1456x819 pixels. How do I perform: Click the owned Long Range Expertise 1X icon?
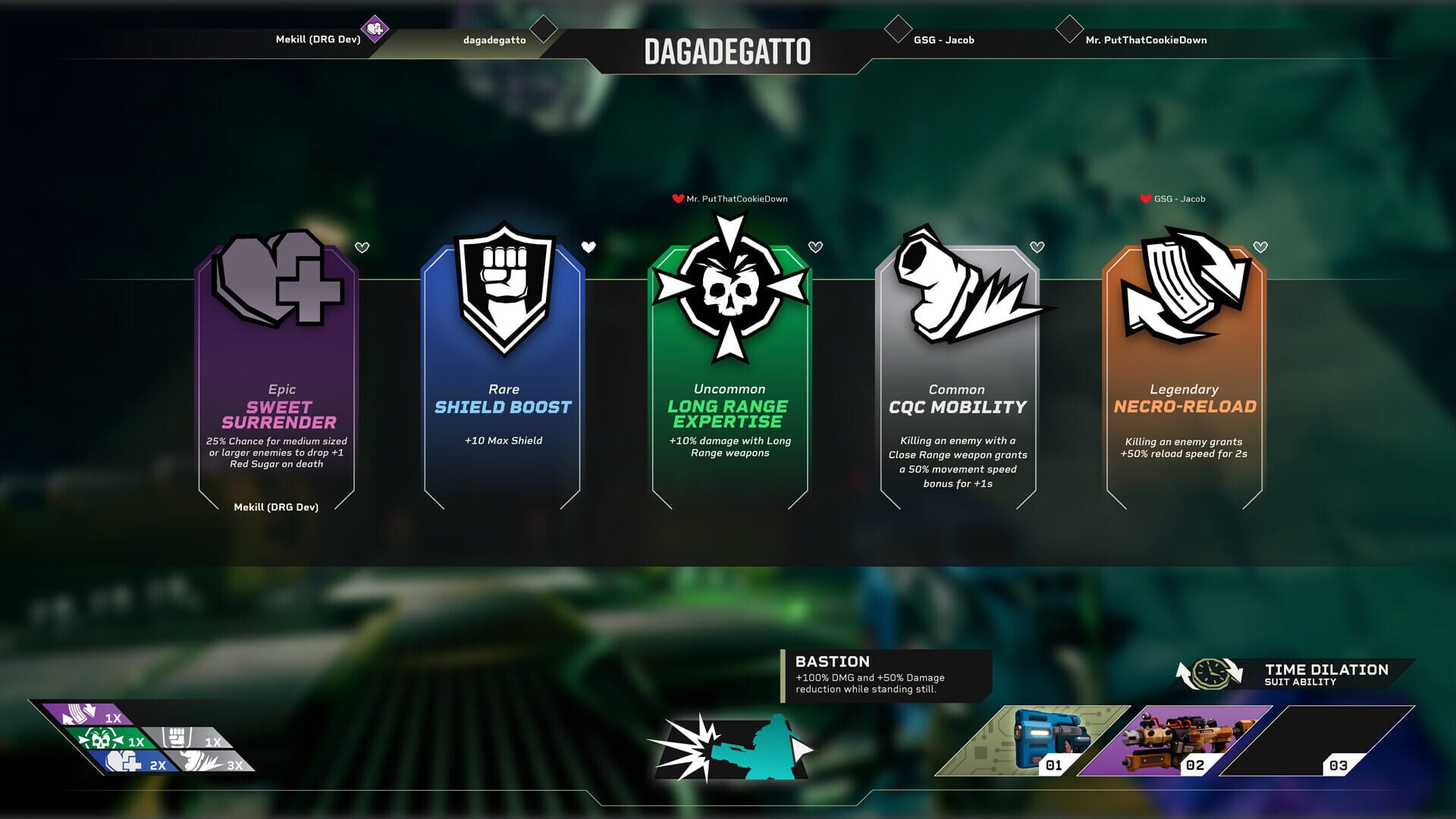[106, 739]
